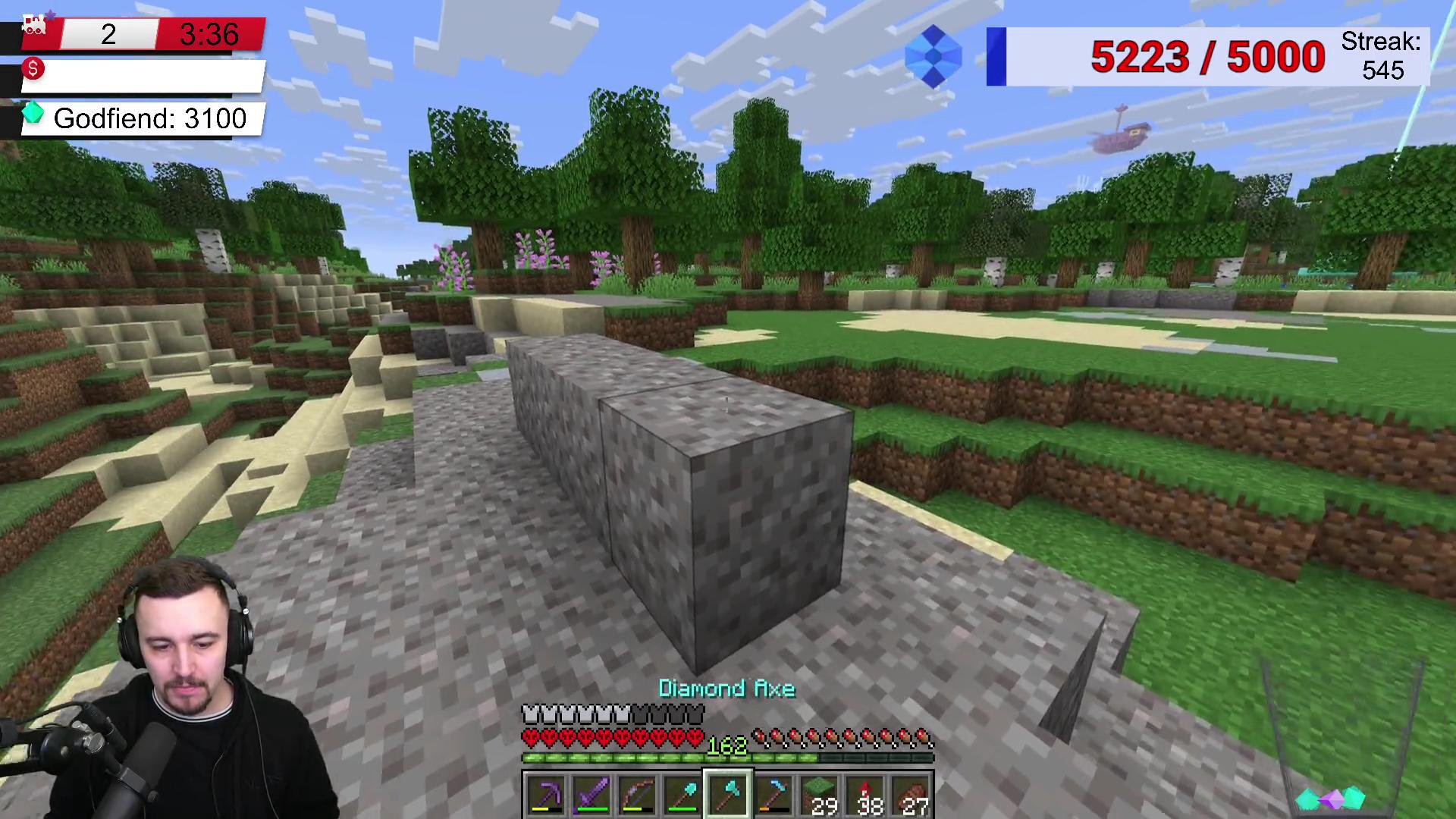1456x819 pixels.
Task: Select the enchanted purple pickaxe slot
Action: point(545,795)
